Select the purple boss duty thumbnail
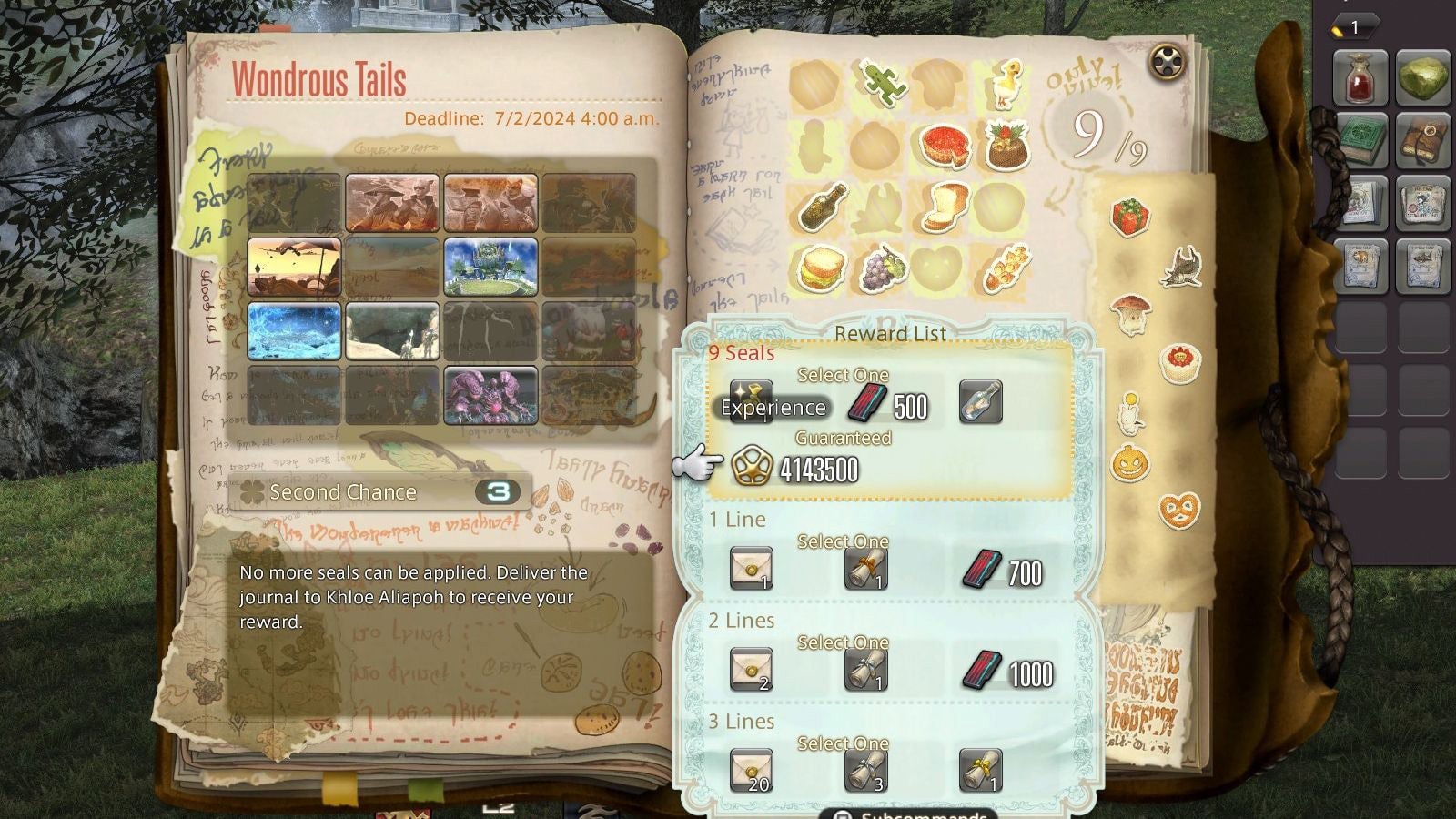The height and width of the screenshot is (819, 1456). coord(490,394)
